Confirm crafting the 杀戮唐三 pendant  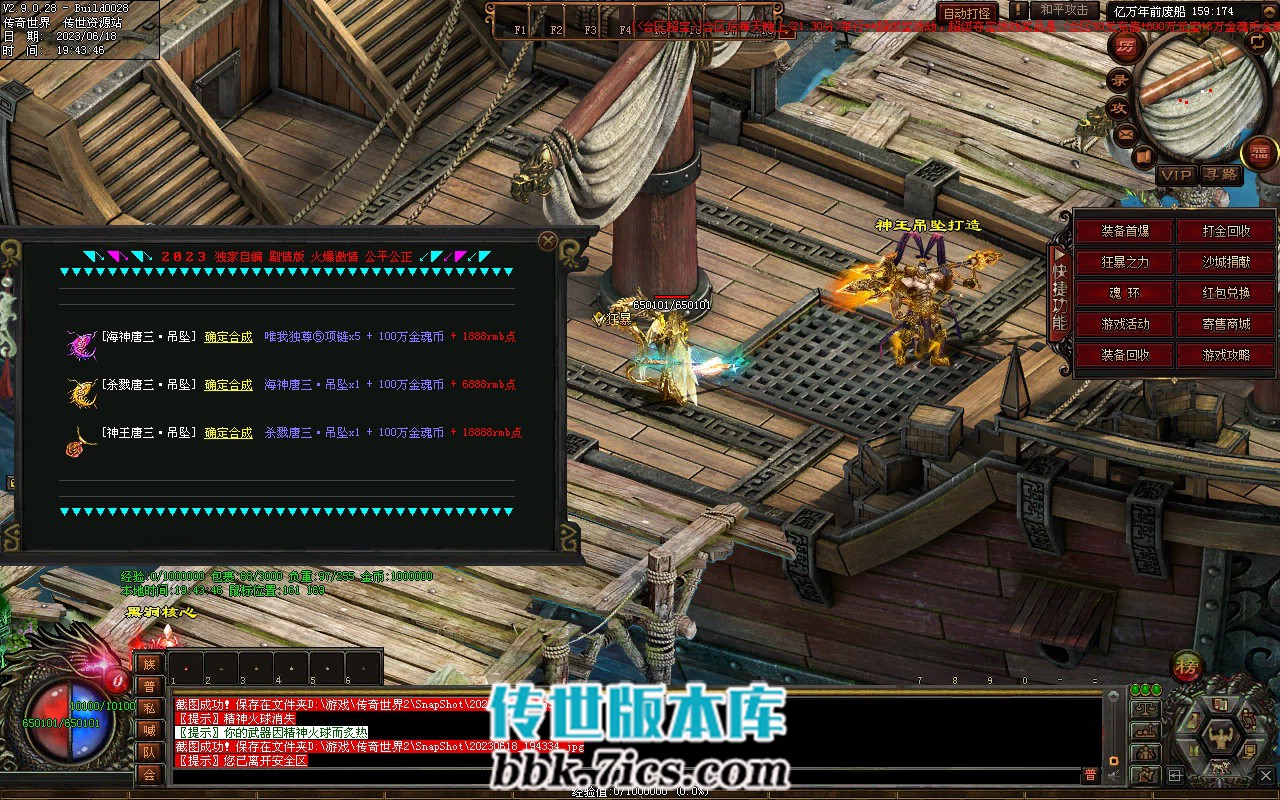(228, 385)
